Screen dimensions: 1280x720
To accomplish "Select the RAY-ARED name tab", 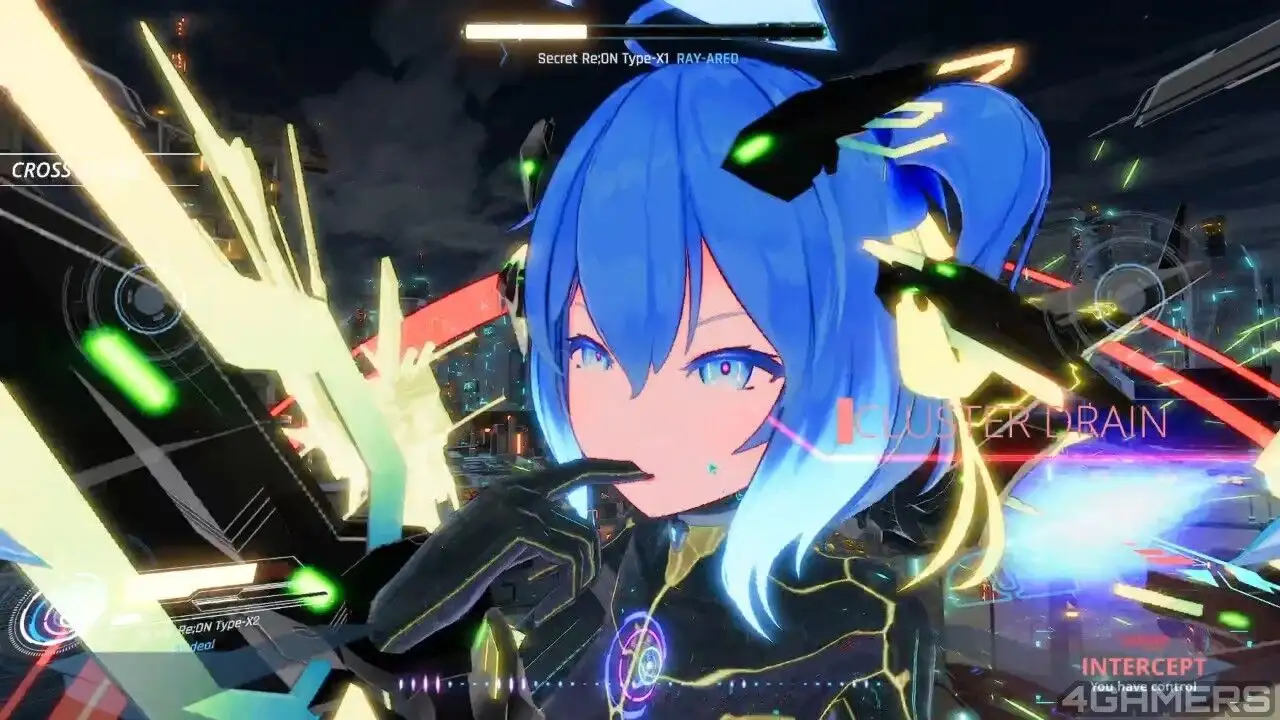I will point(707,59).
